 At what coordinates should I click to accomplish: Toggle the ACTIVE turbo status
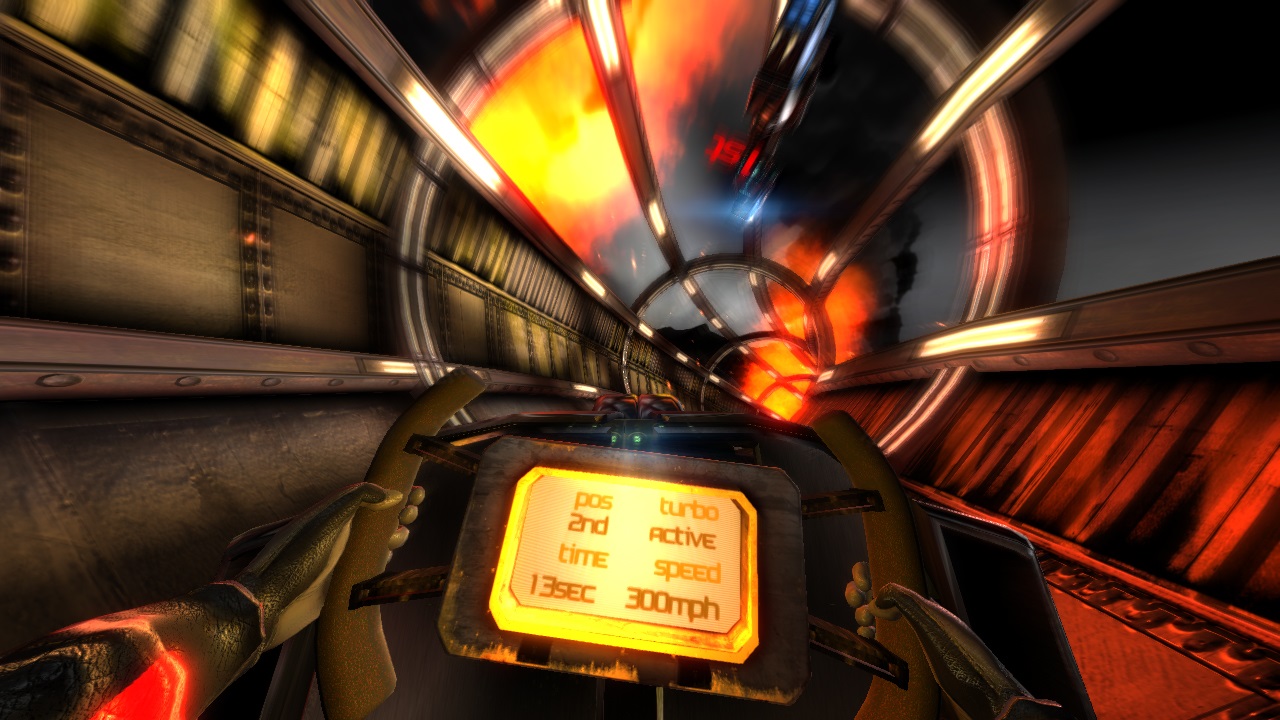point(684,540)
